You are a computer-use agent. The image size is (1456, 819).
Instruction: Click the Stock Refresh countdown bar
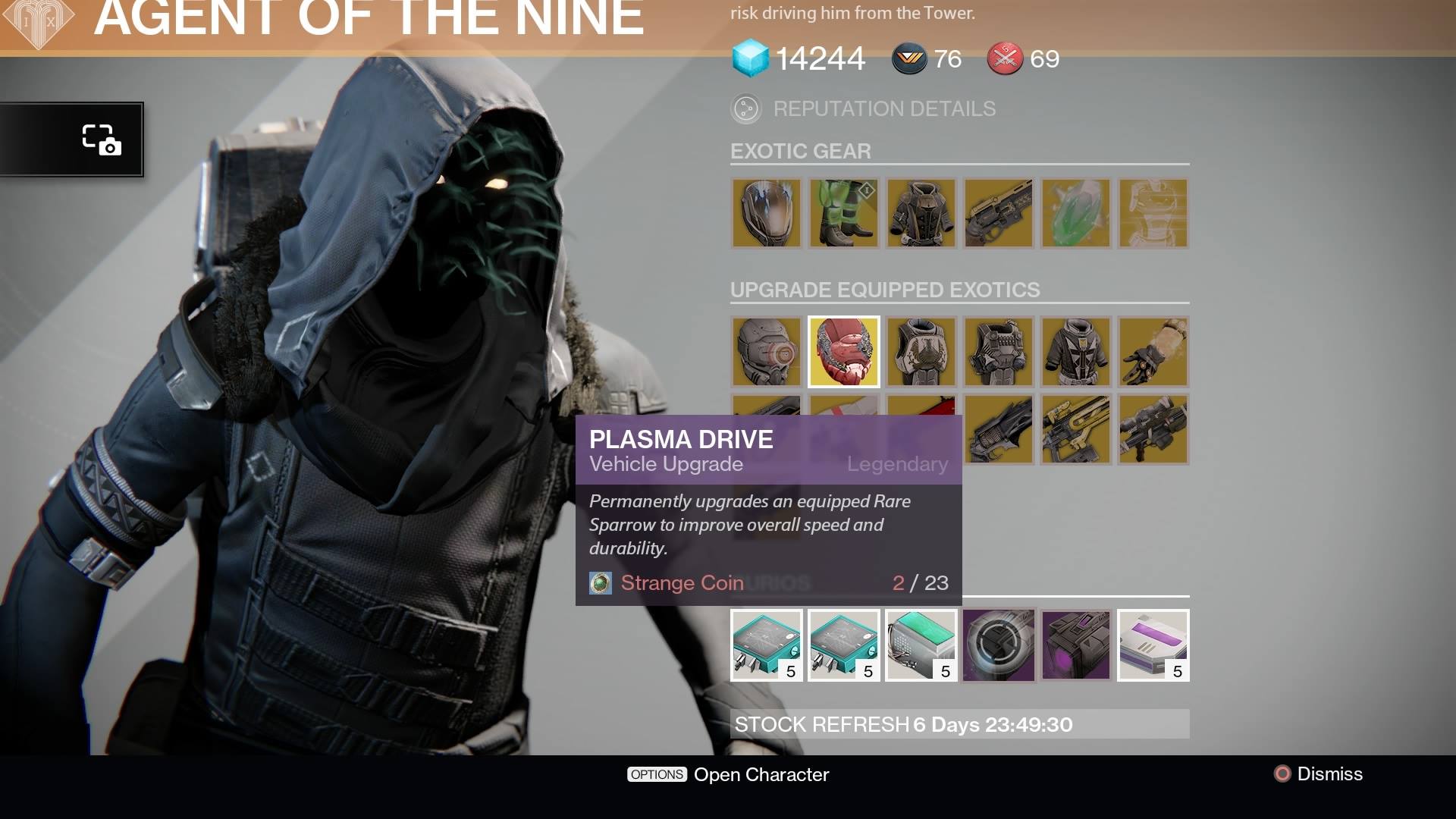[959, 724]
